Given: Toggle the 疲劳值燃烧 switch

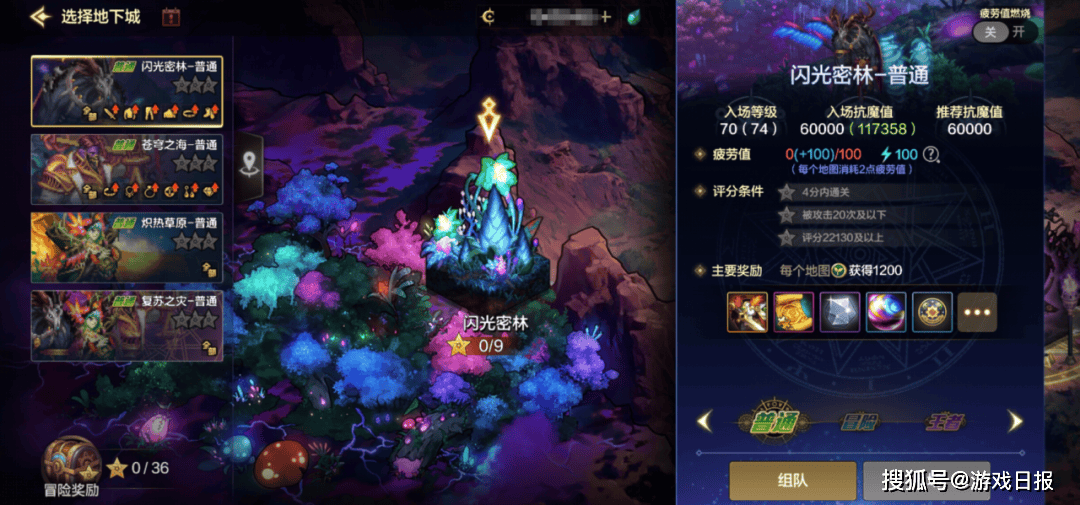Looking at the screenshot, I should [x=1003, y=31].
